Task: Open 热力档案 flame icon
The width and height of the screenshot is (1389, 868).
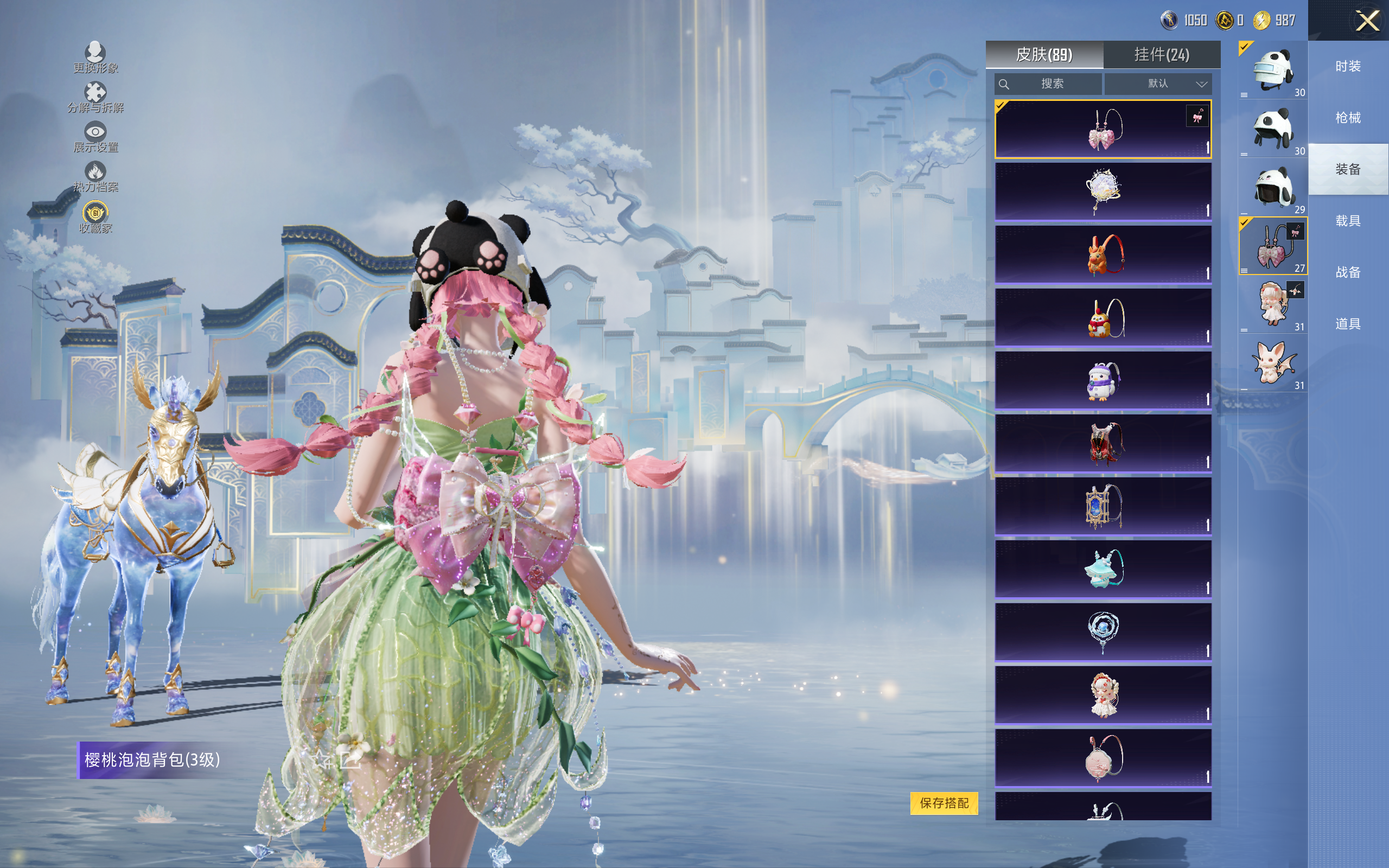Action: 95,177
